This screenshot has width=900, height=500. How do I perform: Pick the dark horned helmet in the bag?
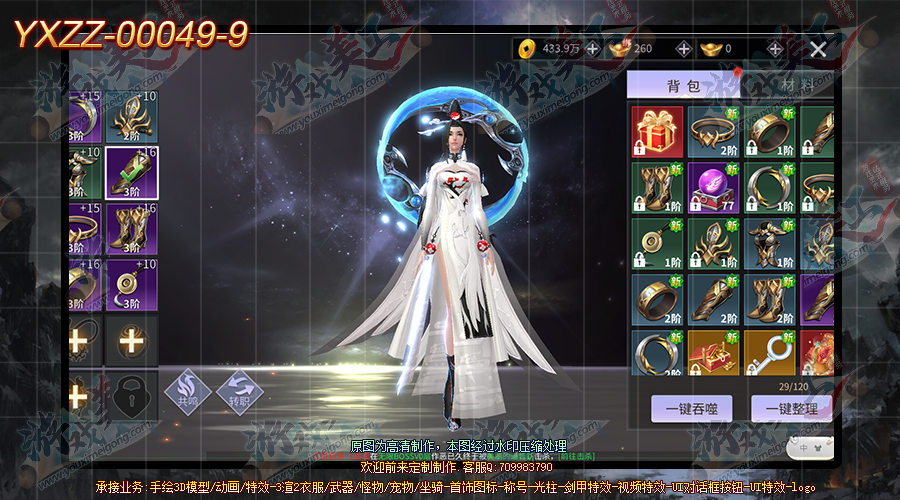pyautogui.click(x=770, y=244)
